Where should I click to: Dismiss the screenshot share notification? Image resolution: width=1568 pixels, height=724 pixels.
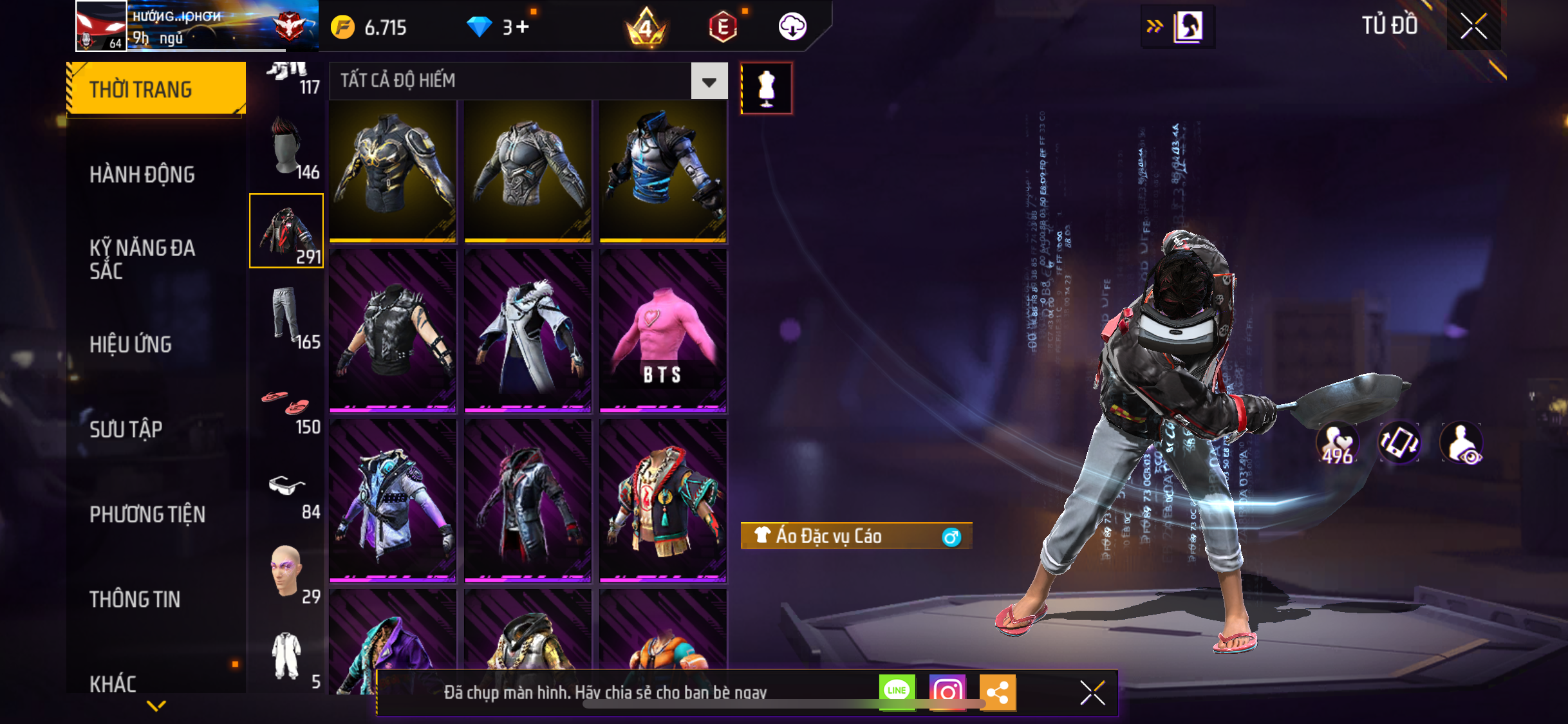(x=1092, y=692)
